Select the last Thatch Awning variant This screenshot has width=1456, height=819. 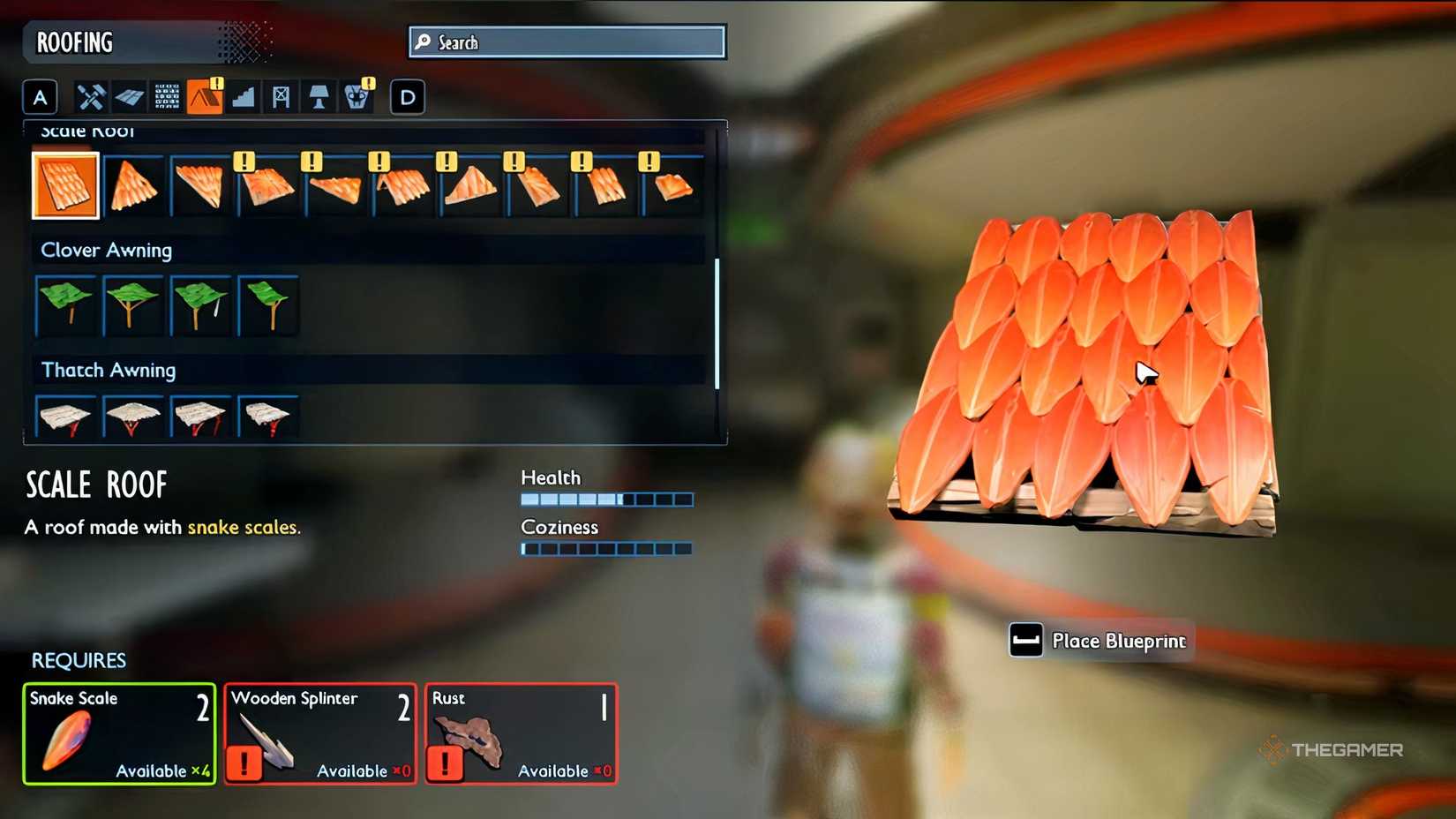[x=268, y=415]
